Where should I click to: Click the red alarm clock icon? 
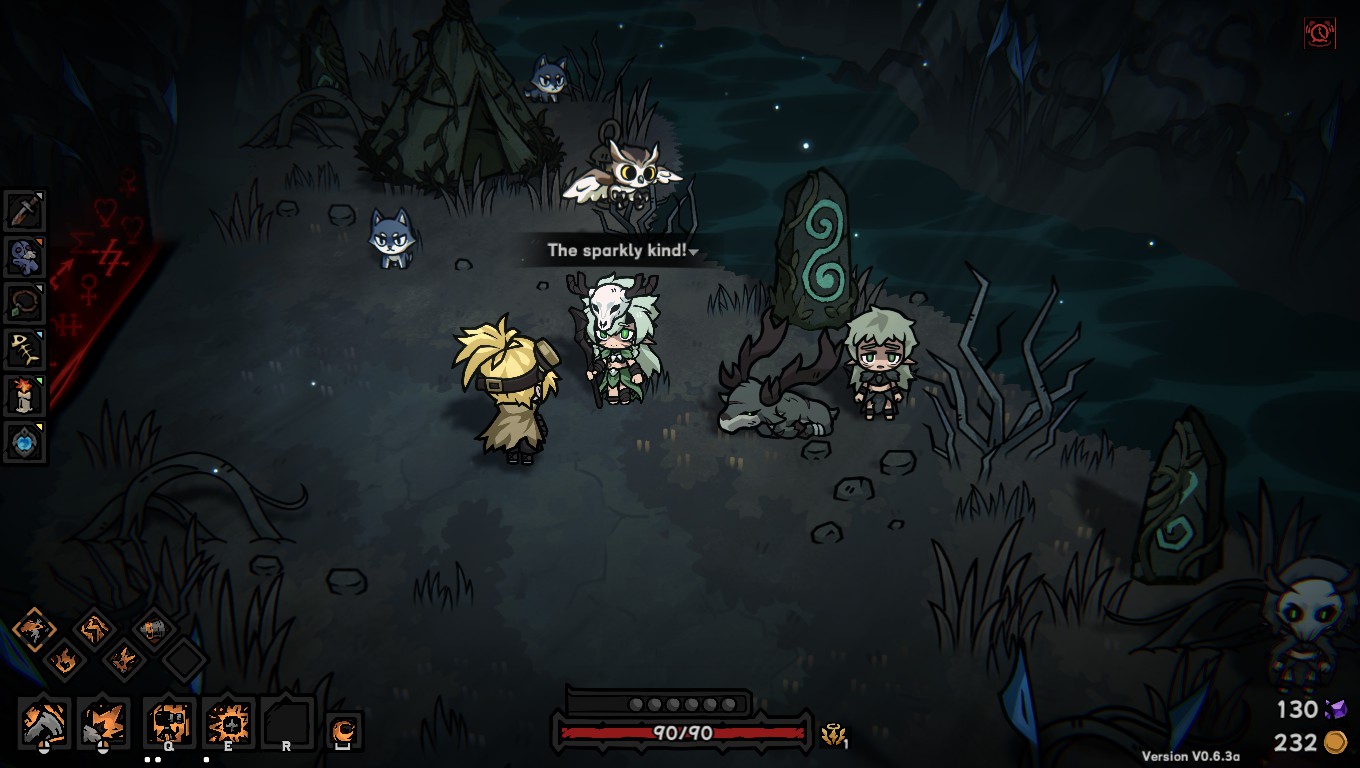pos(1320,33)
